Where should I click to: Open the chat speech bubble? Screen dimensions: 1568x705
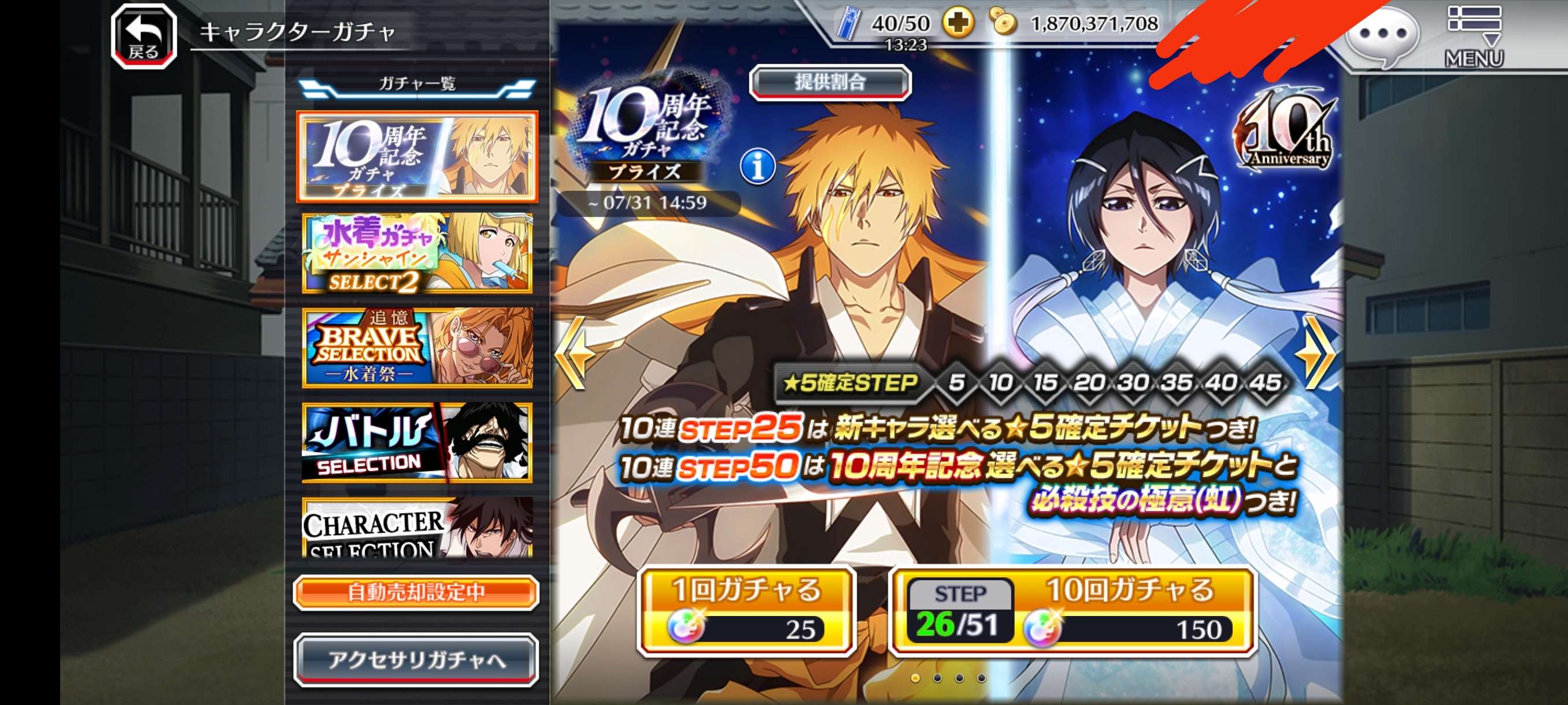1382,35
